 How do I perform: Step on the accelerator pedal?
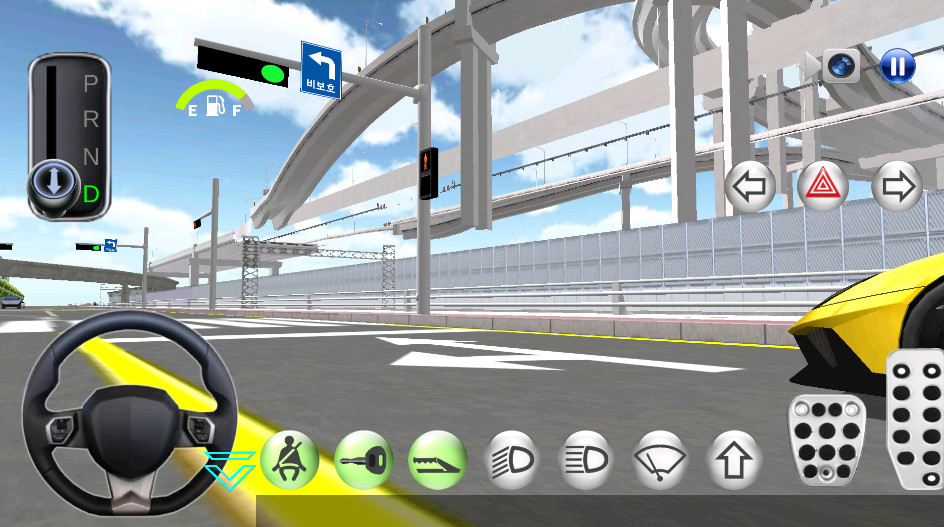tap(916, 418)
